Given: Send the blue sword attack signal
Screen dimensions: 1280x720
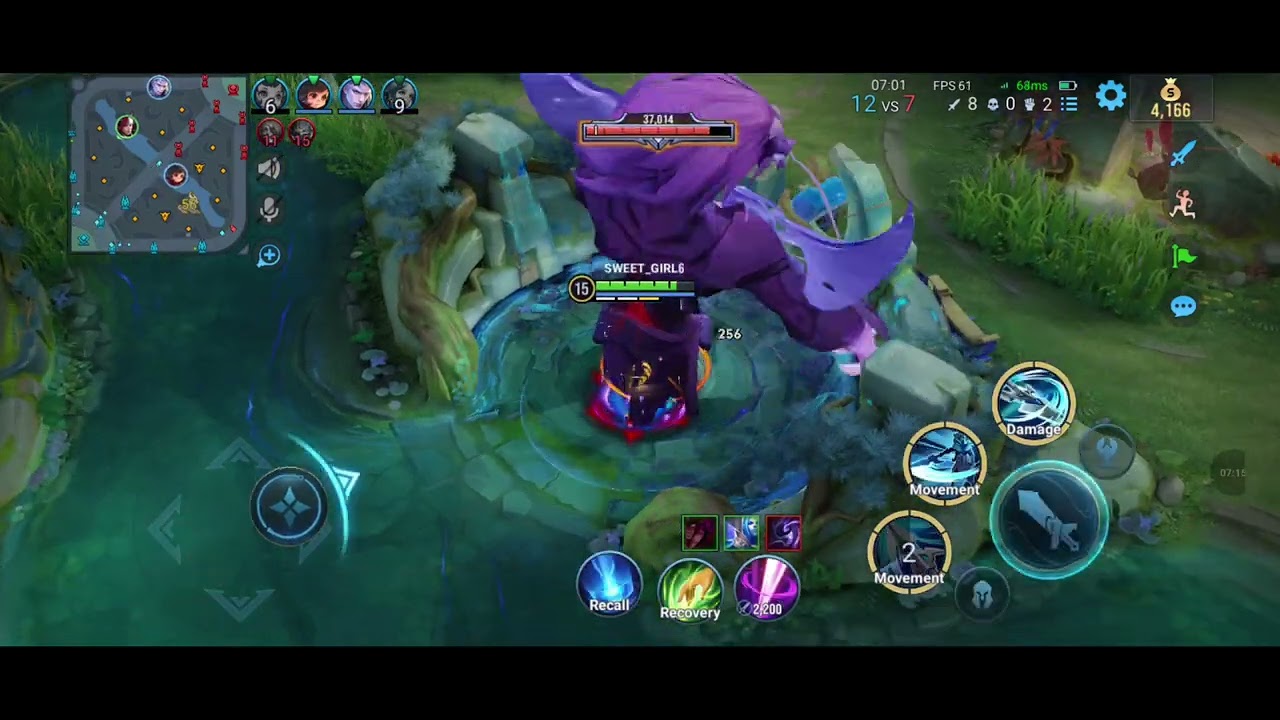Looking at the screenshot, I should click(x=1183, y=153).
